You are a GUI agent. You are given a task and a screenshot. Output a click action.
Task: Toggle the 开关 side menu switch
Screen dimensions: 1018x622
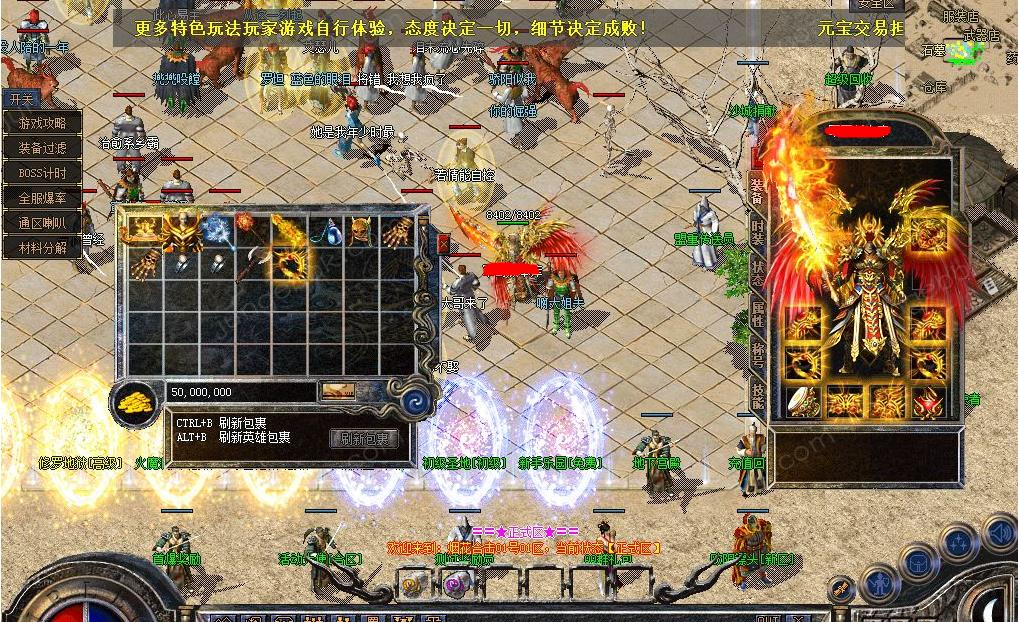pyautogui.click(x=22, y=99)
